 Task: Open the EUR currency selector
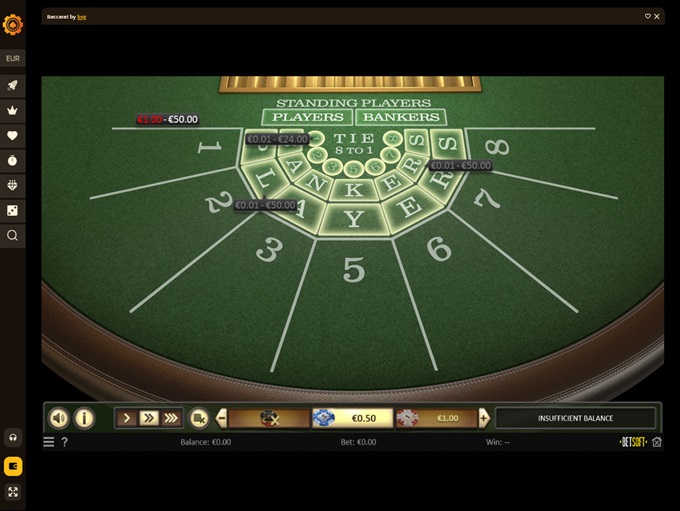pyautogui.click(x=13, y=59)
